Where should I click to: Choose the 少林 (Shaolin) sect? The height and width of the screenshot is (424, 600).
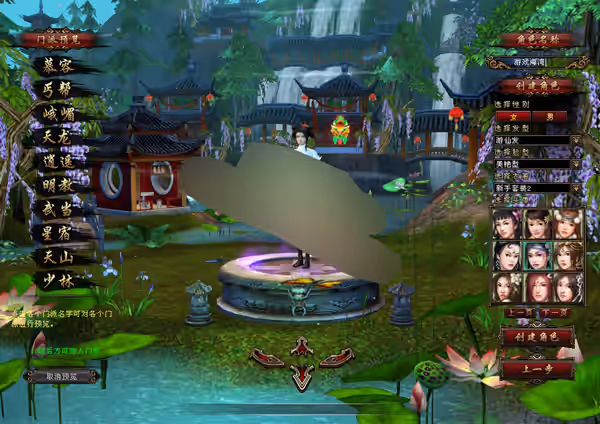pos(58,281)
